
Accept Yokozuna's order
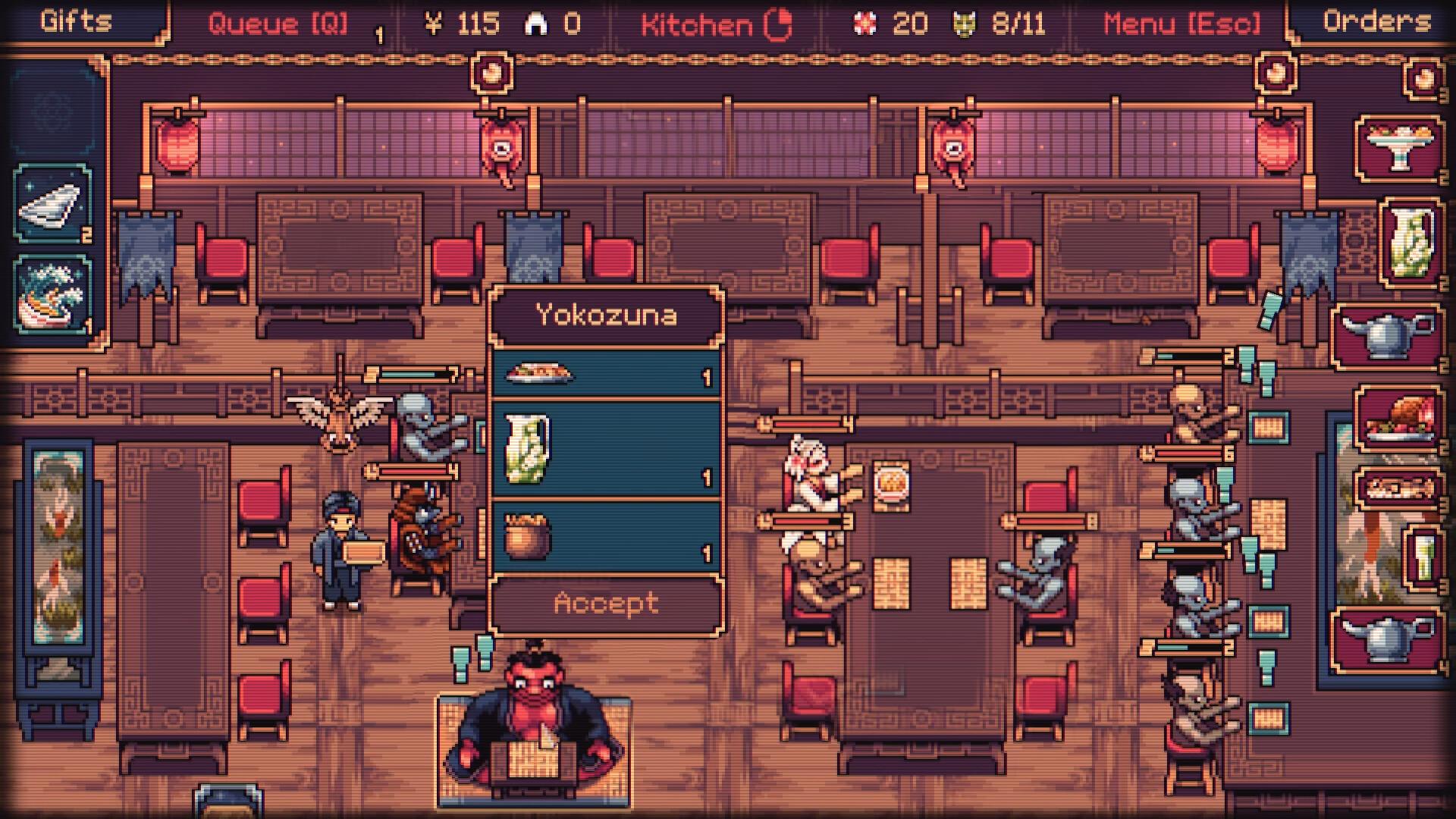coord(605,603)
